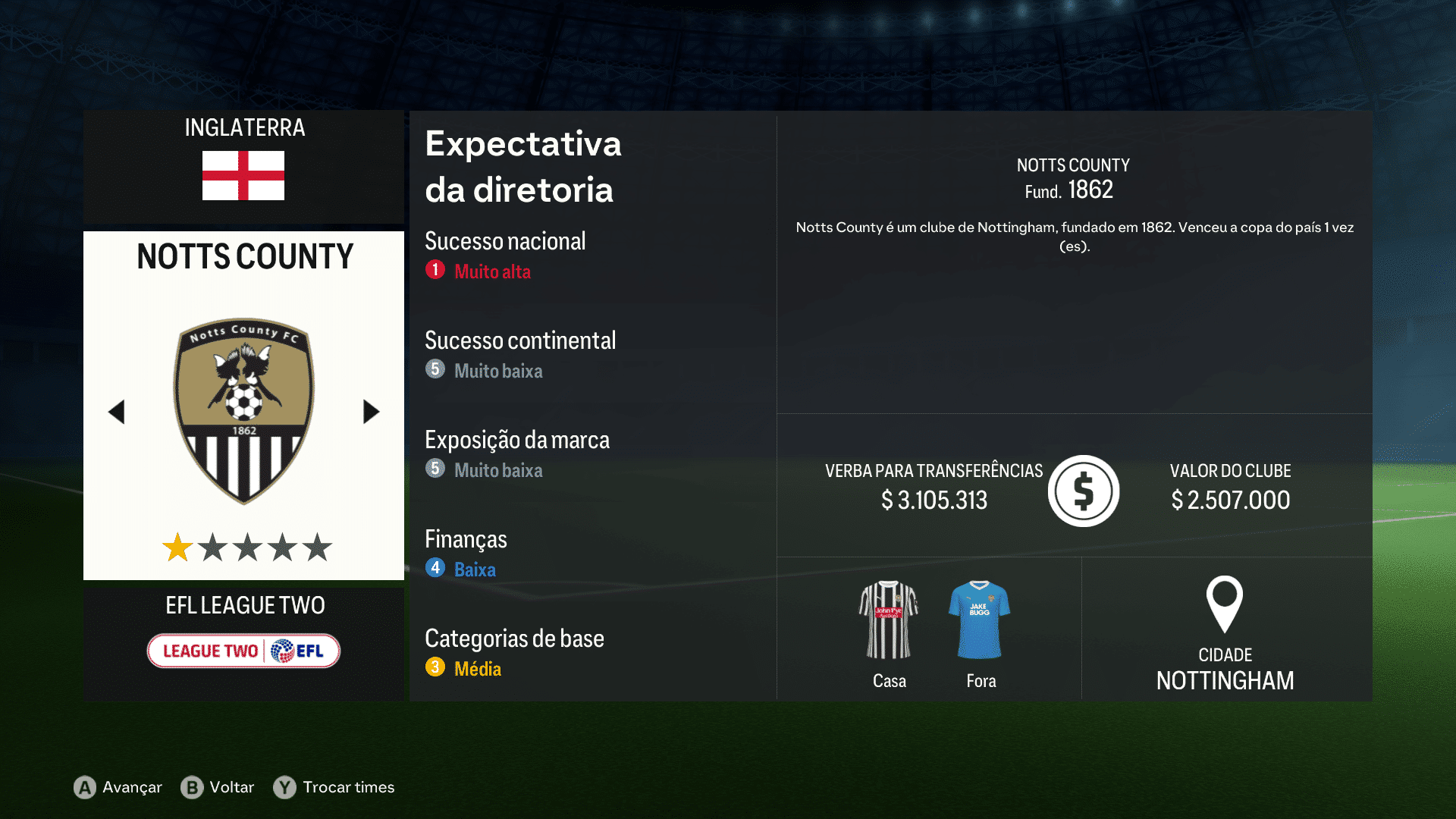The height and width of the screenshot is (819, 1456).
Task: Click the Y Trocar times button icon
Action: pos(284,788)
